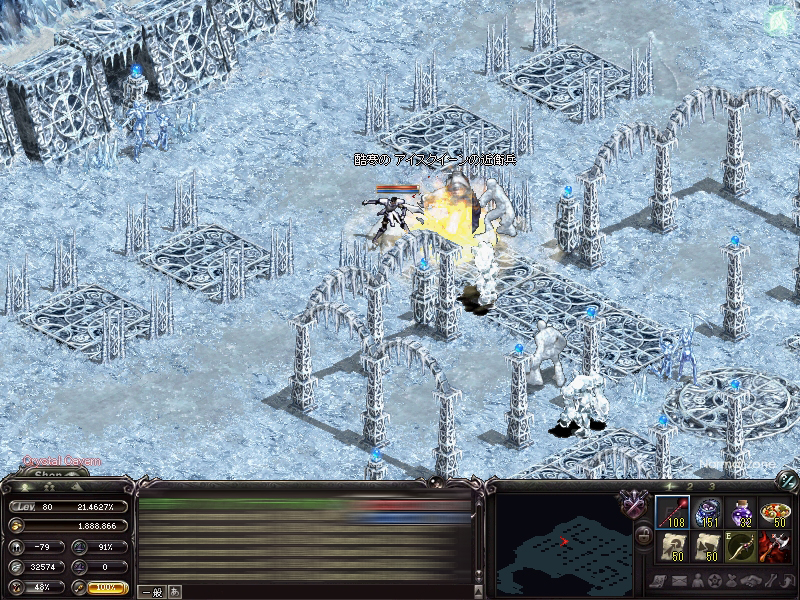
Task: Click the exit door arrow icon
Action: (x=787, y=581)
